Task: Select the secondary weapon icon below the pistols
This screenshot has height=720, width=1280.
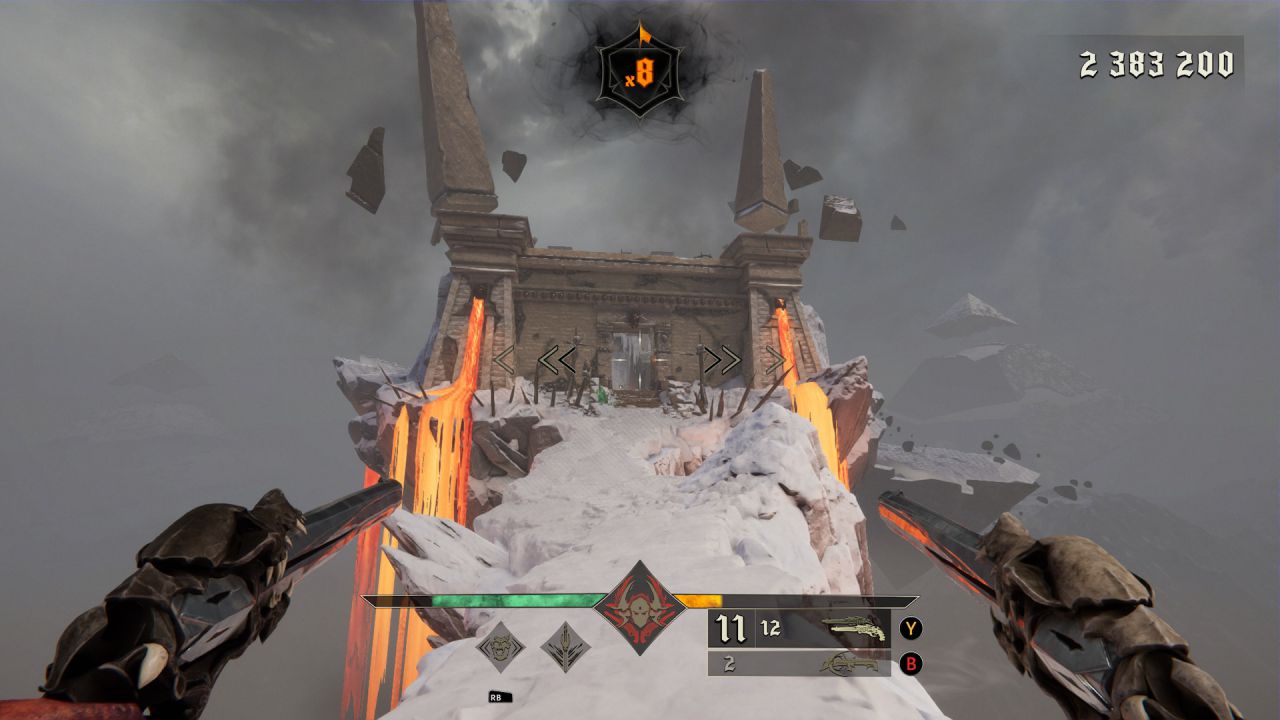Action: [x=852, y=662]
